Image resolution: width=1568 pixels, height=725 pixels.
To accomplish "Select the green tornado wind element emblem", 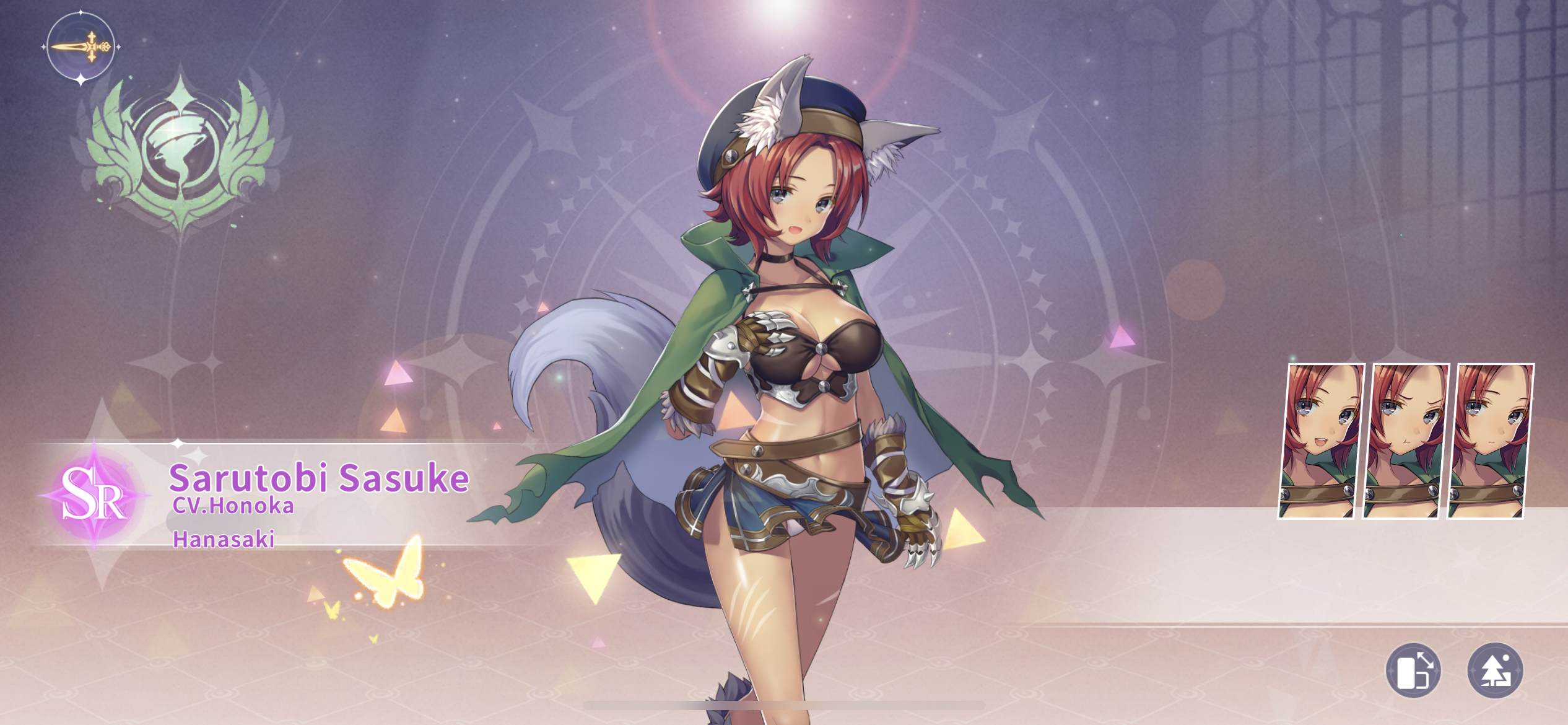I will (181, 152).
